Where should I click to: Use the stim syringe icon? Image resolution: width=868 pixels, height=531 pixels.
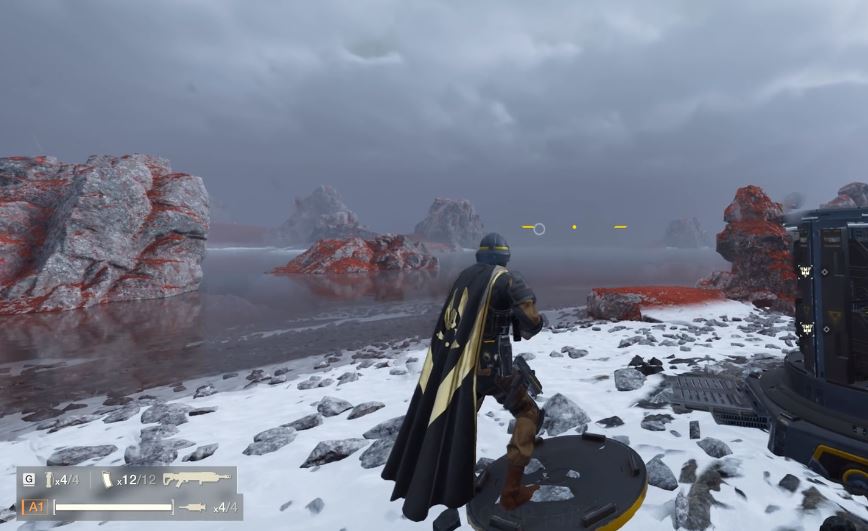click(193, 507)
